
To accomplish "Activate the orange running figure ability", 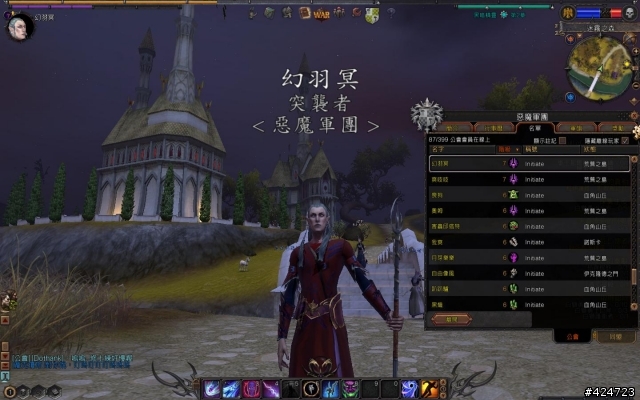I will pyautogui.click(x=428, y=388).
